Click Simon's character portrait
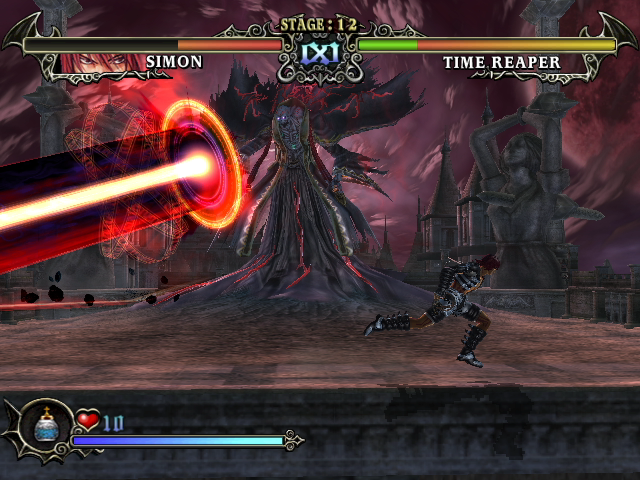The width and height of the screenshot is (640, 480). 98,62
